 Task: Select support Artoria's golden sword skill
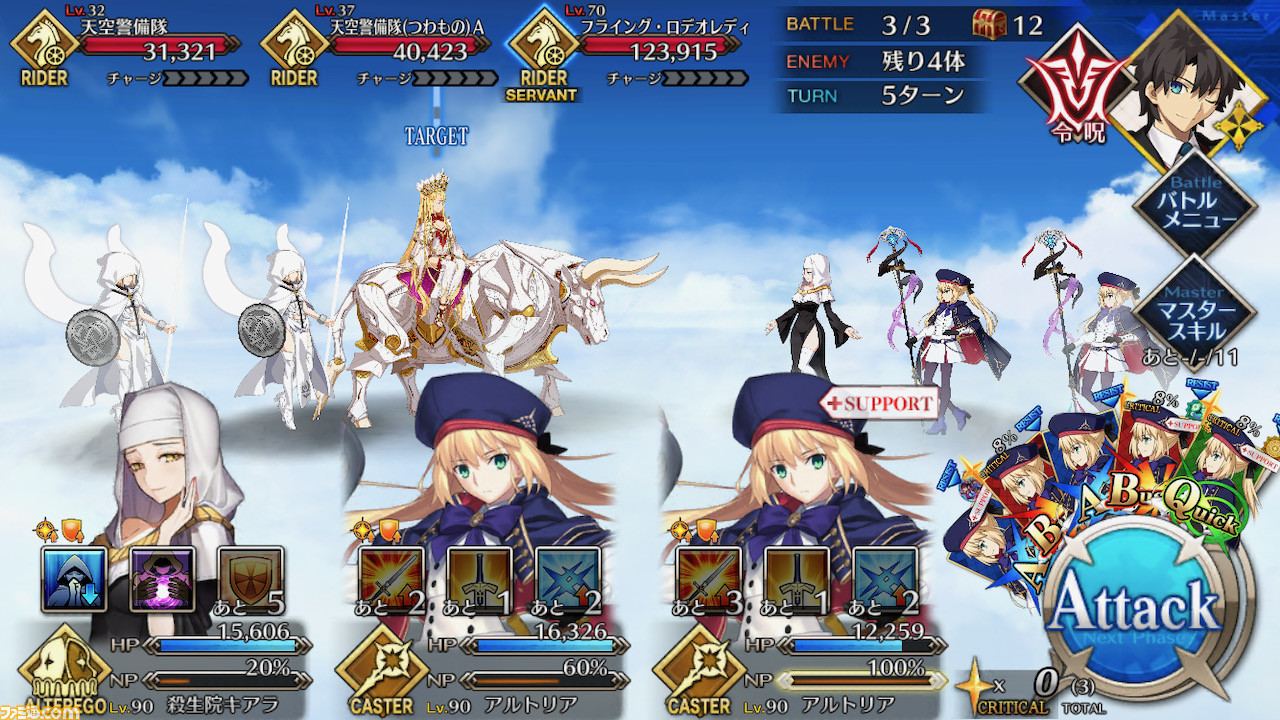point(796,579)
